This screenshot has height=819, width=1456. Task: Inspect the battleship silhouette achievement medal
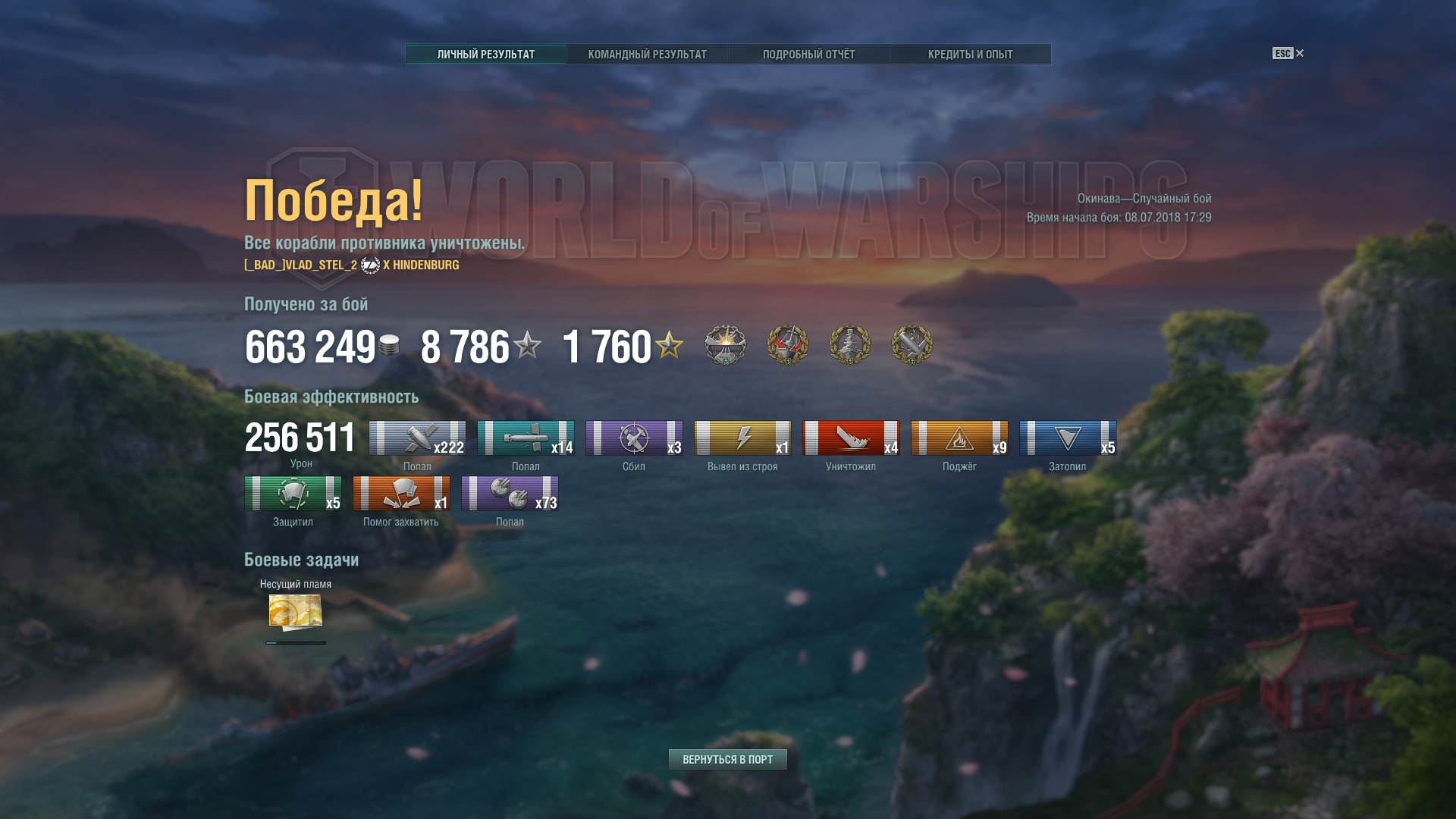850,345
